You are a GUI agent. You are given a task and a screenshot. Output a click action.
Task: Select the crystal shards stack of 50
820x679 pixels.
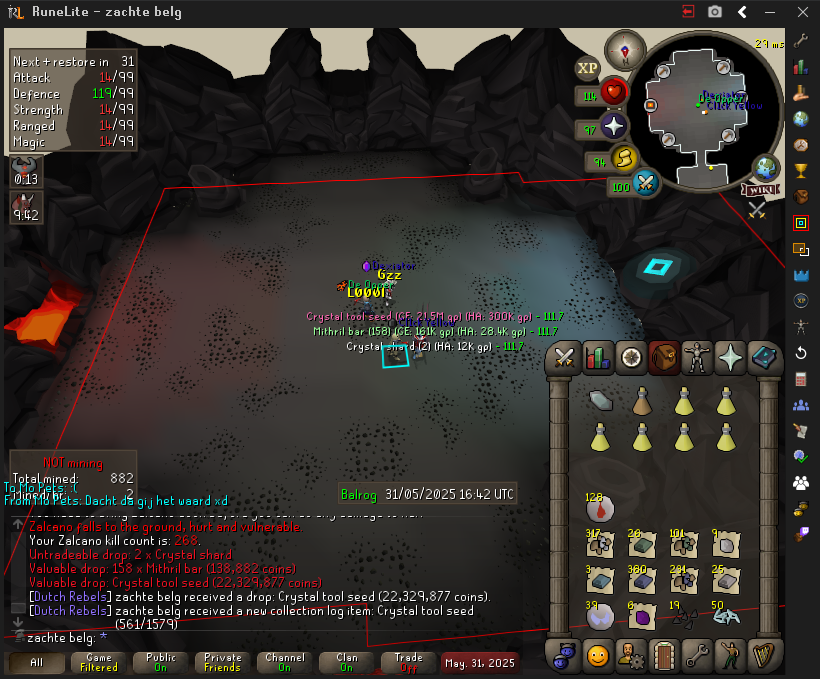(x=726, y=617)
